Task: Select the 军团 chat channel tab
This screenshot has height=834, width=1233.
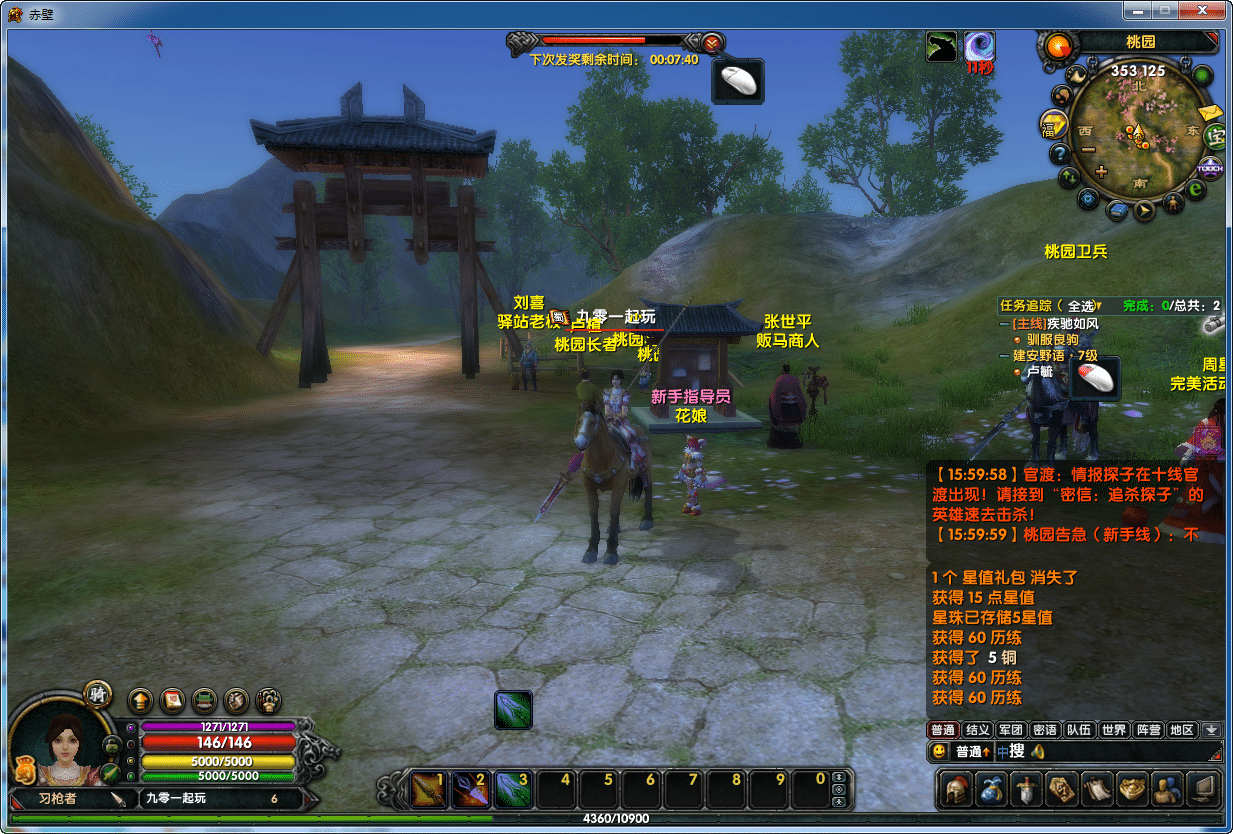Action: [x=1011, y=730]
